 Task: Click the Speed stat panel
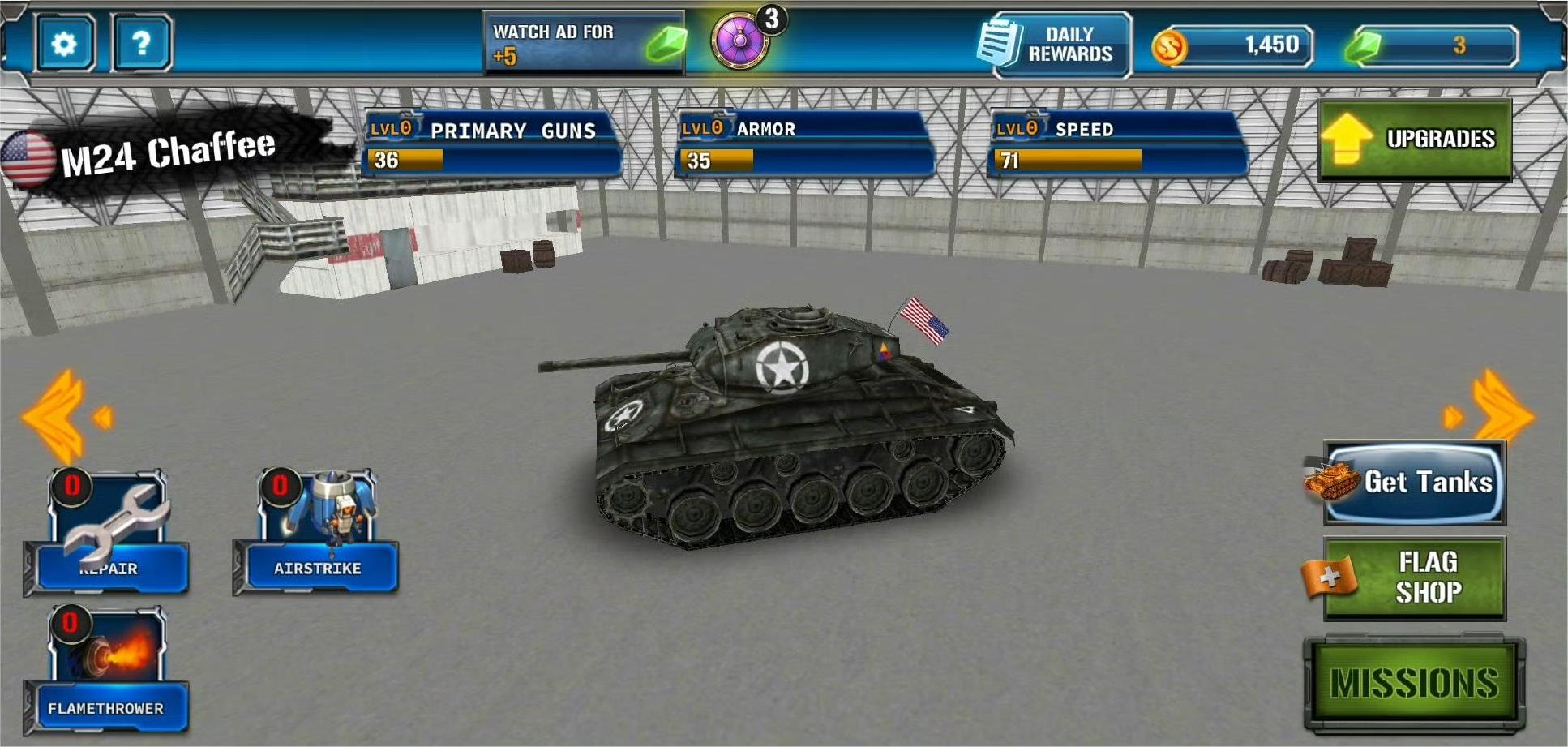click(1116, 144)
